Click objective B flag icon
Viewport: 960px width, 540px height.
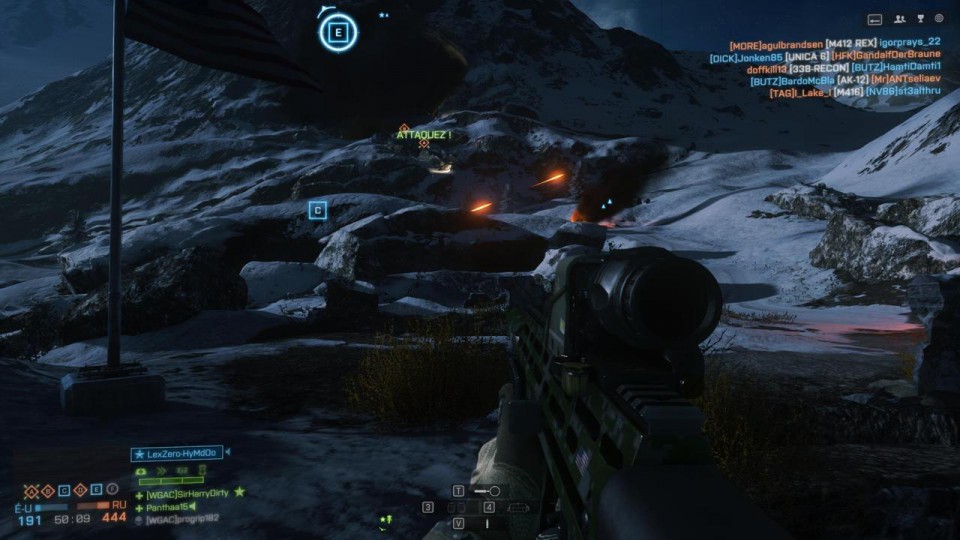(47, 490)
